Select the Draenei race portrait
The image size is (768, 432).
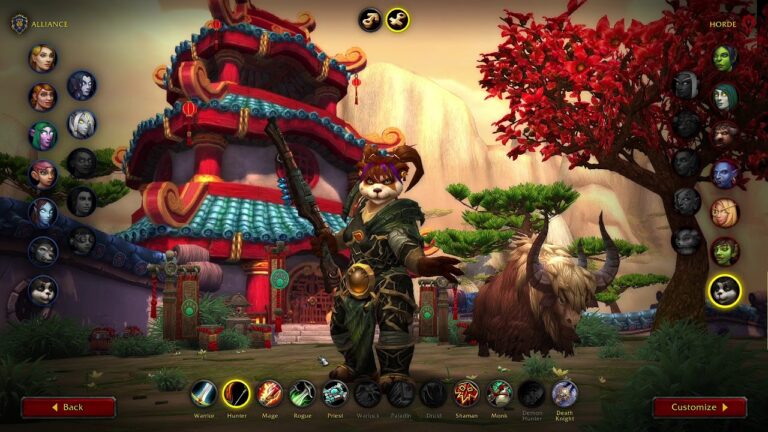(42, 212)
